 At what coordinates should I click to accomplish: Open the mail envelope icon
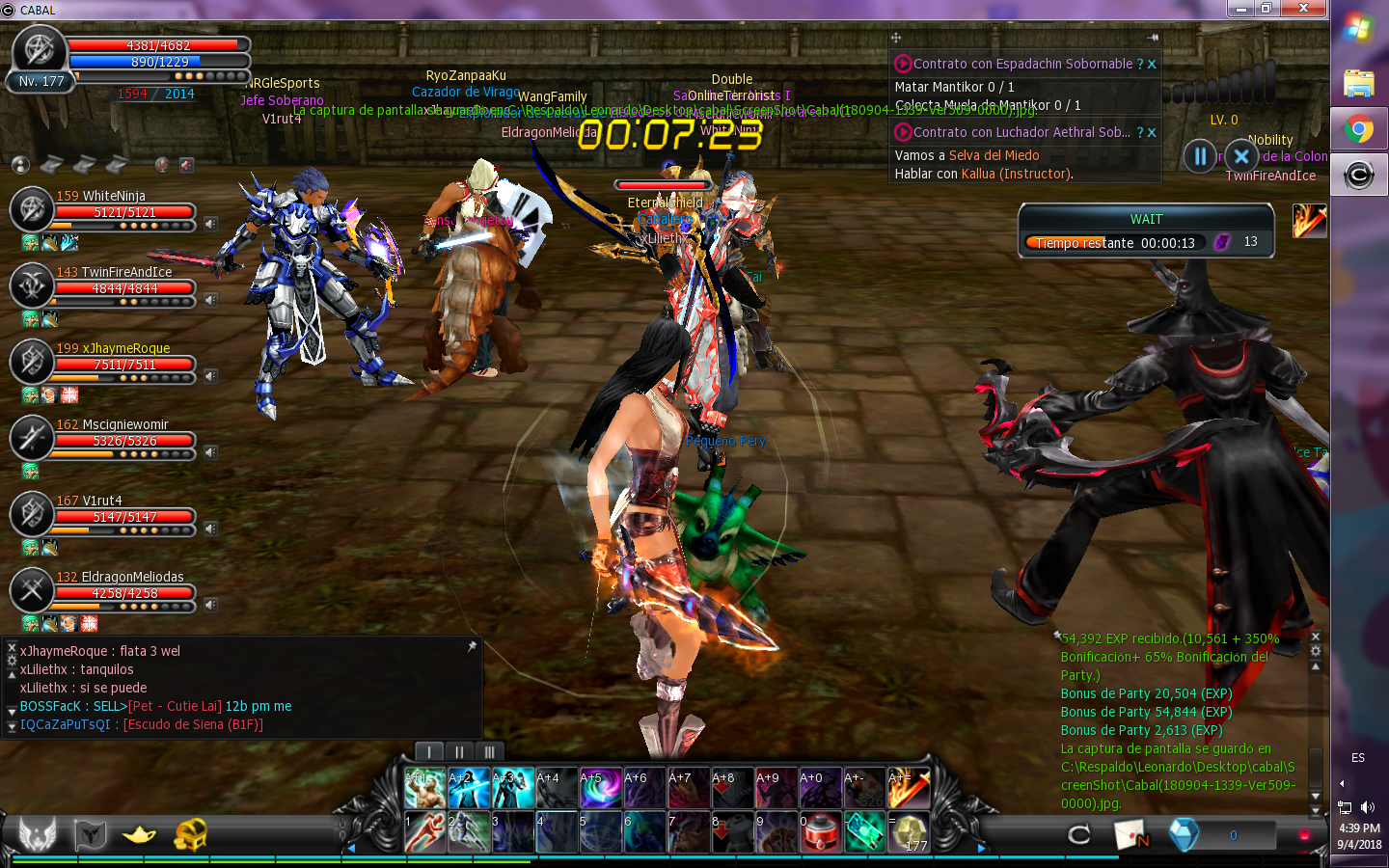(1130, 835)
